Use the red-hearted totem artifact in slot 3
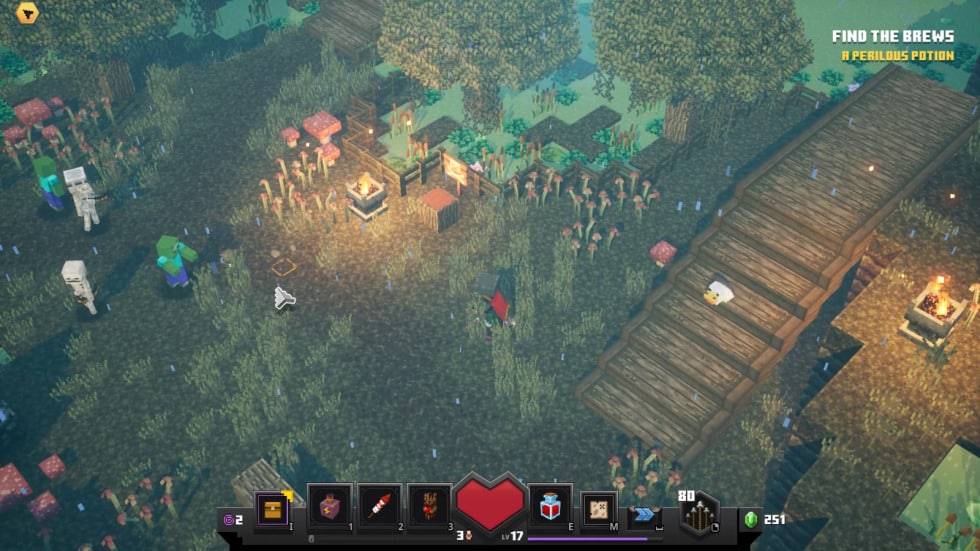 [430, 507]
